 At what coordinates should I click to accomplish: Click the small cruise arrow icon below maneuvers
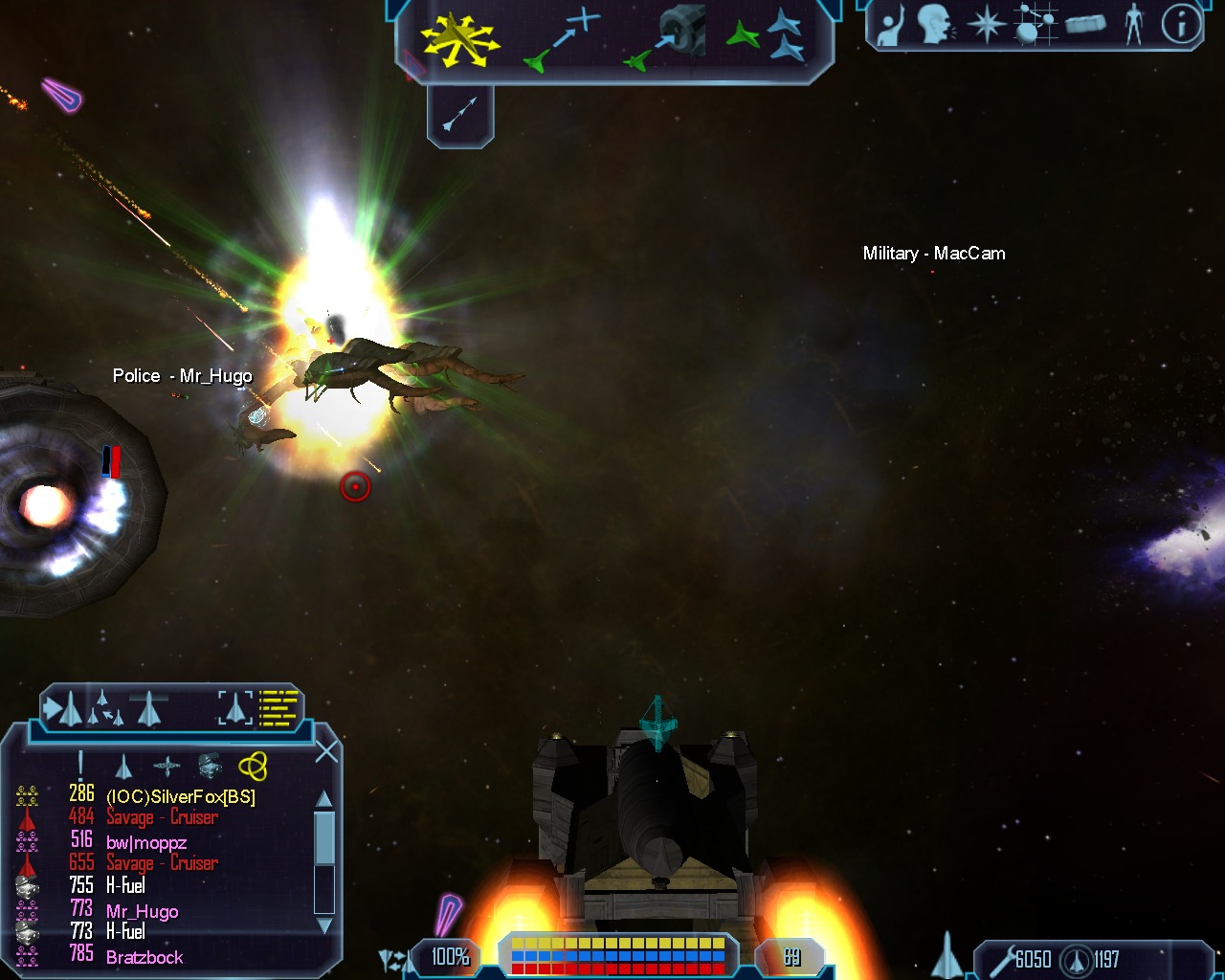click(x=460, y=115)
